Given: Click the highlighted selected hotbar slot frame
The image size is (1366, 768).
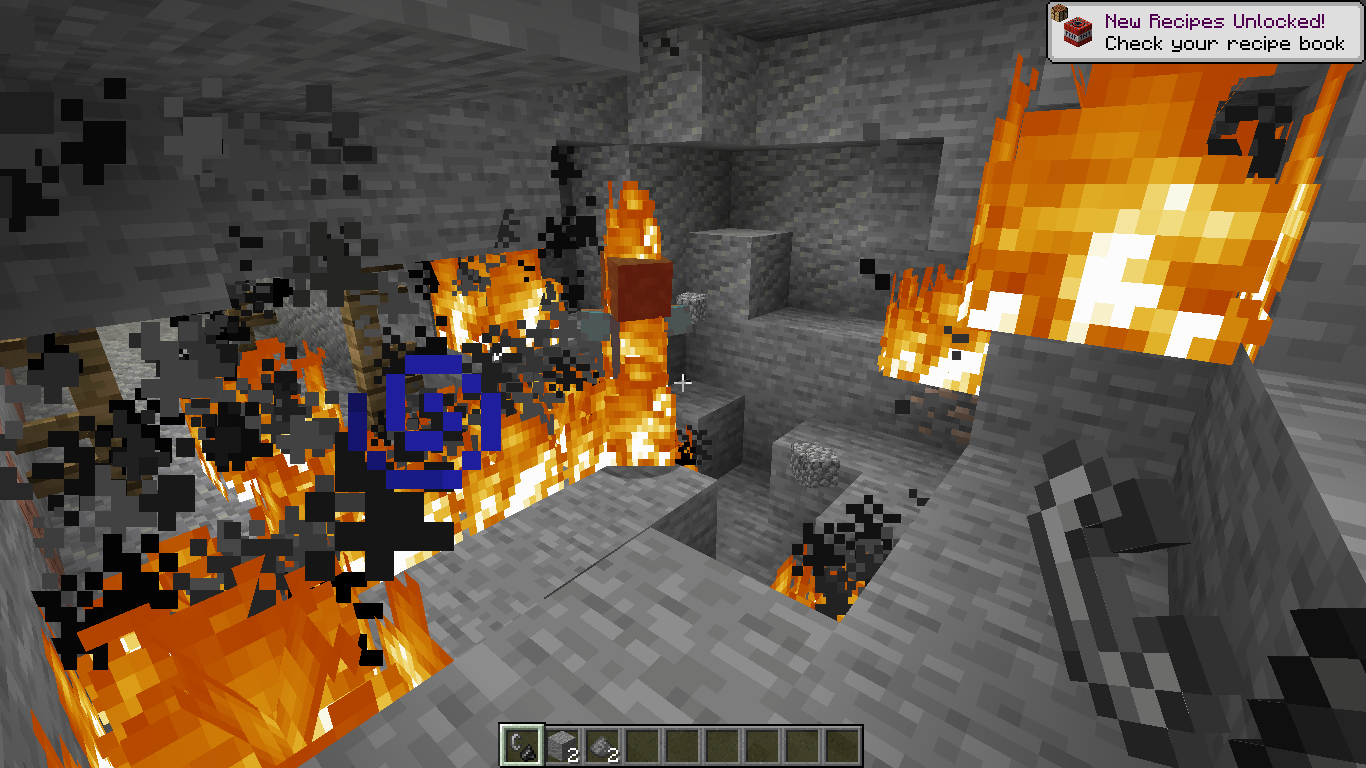Looking at the screenshot, I should coord(520,744).
